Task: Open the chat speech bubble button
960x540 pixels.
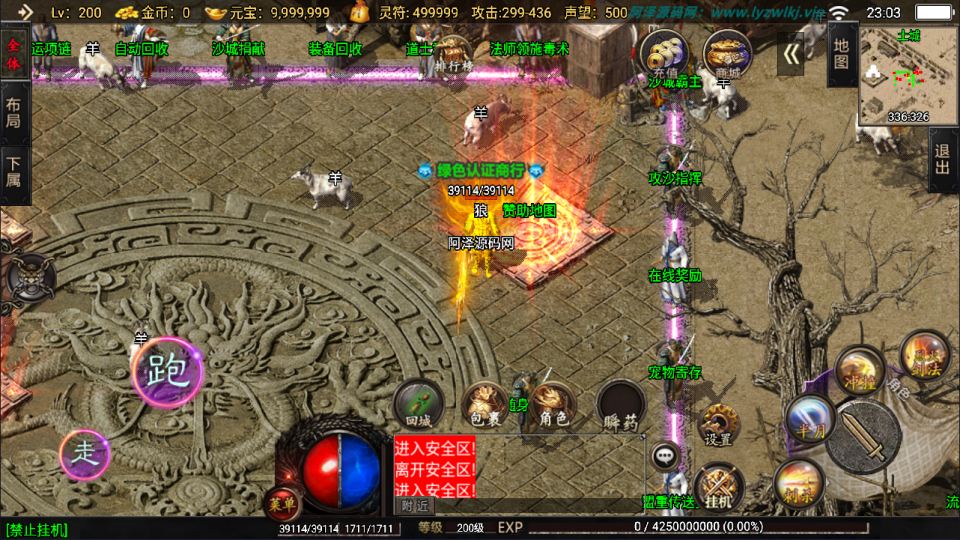Action: point(665,456)
